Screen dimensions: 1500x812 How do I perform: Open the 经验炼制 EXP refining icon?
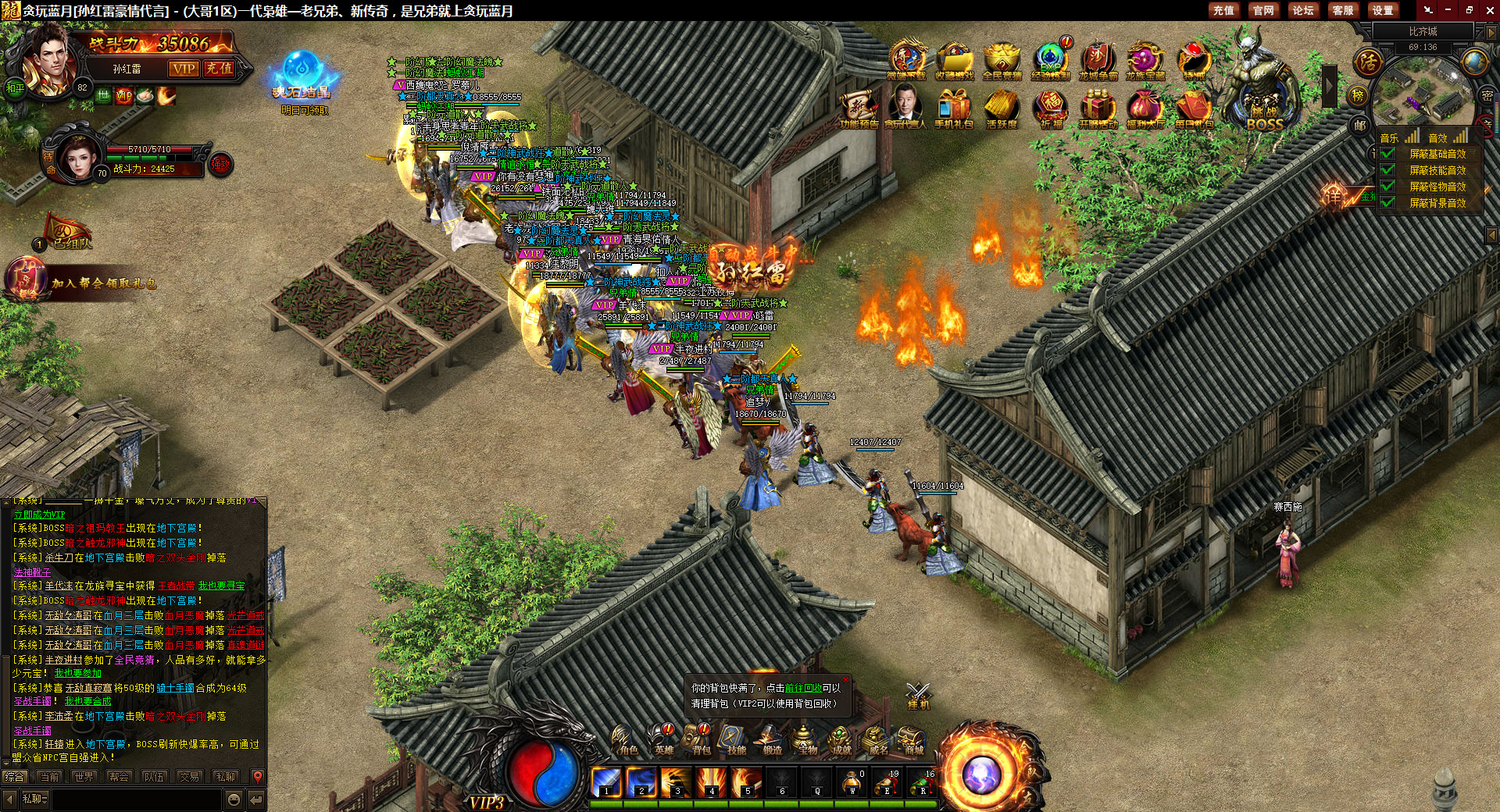[1050, 61]
